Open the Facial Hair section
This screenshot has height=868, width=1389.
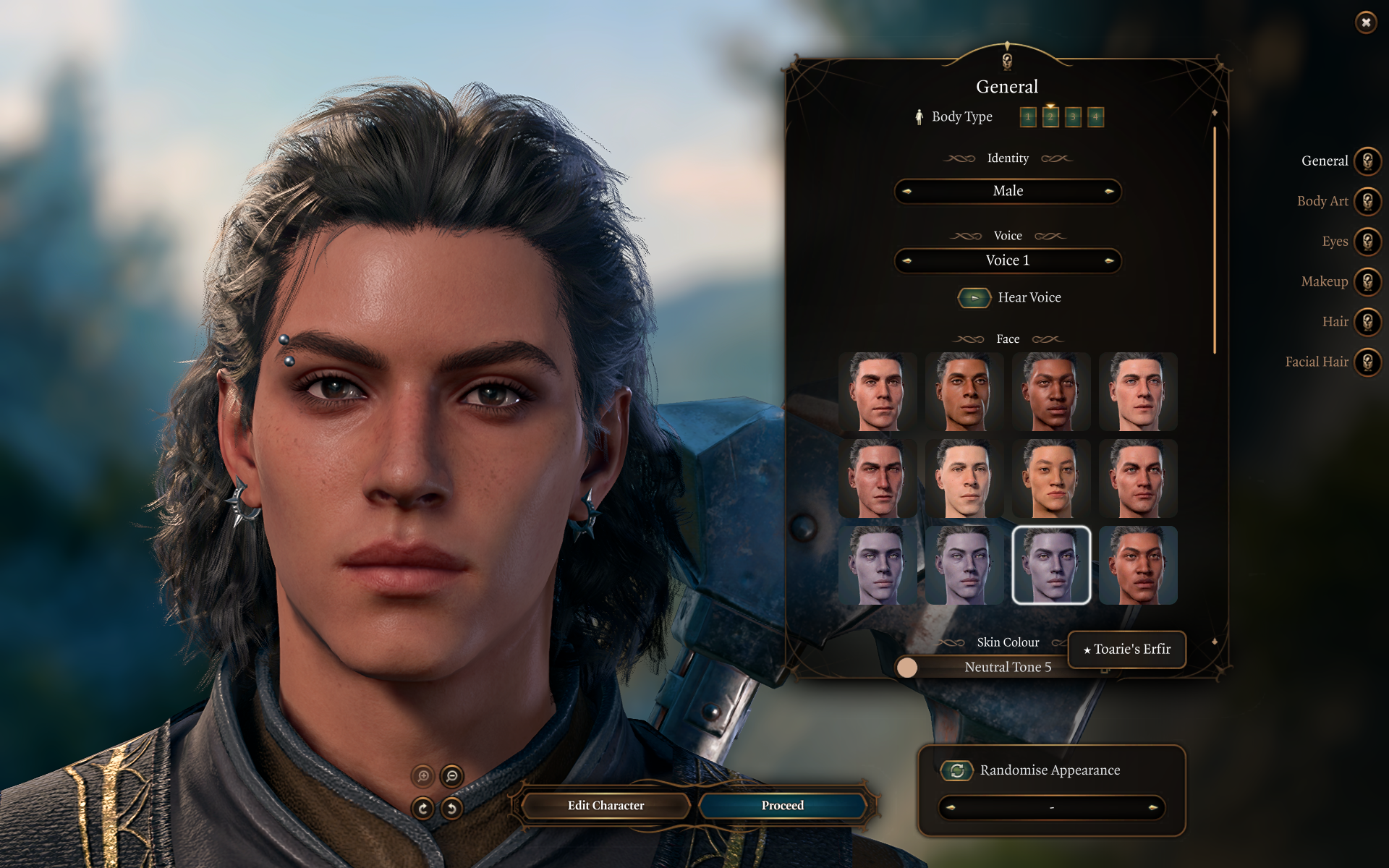tap(1367, 362)
